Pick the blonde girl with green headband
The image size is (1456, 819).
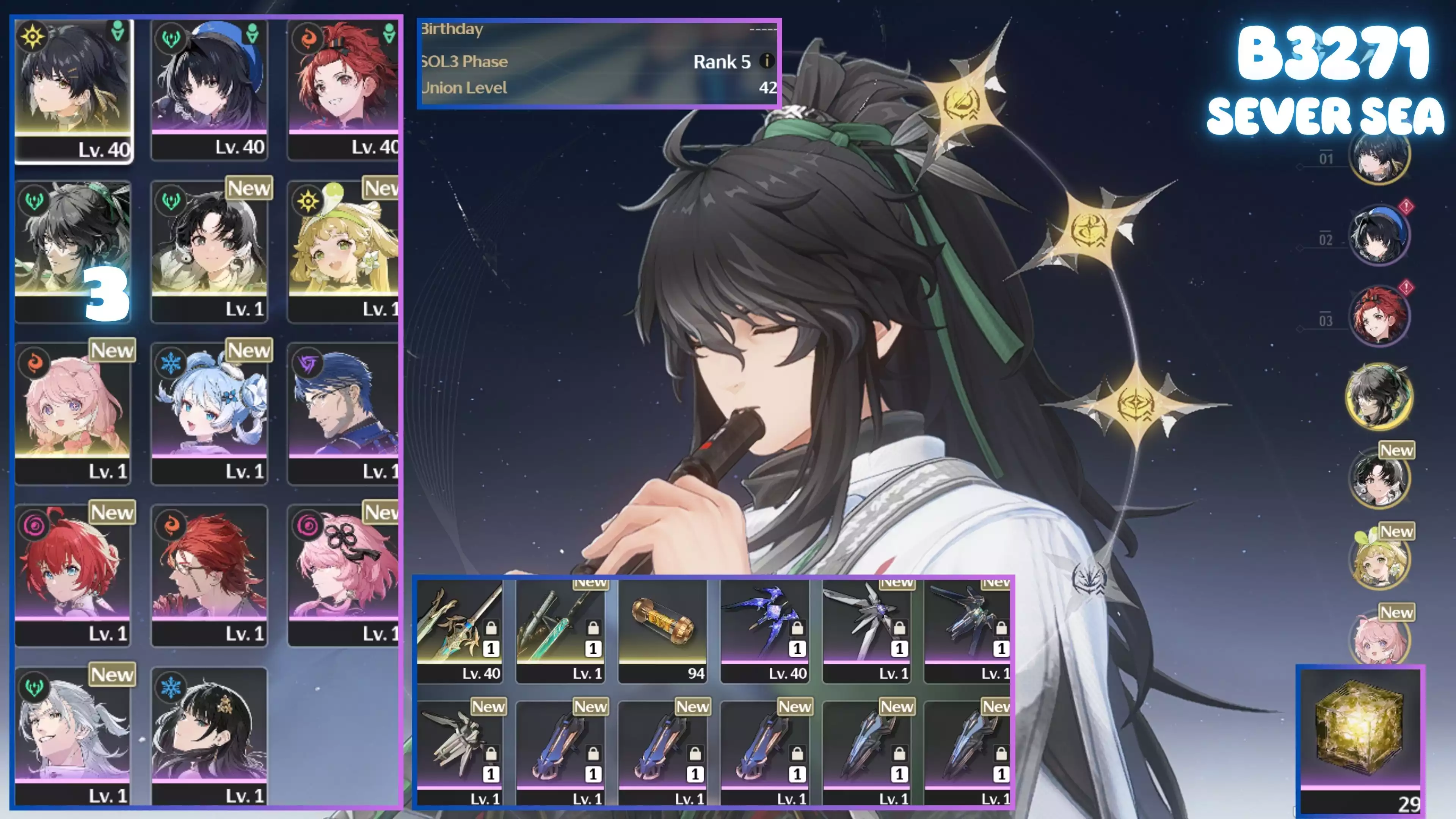pos(344,251)
